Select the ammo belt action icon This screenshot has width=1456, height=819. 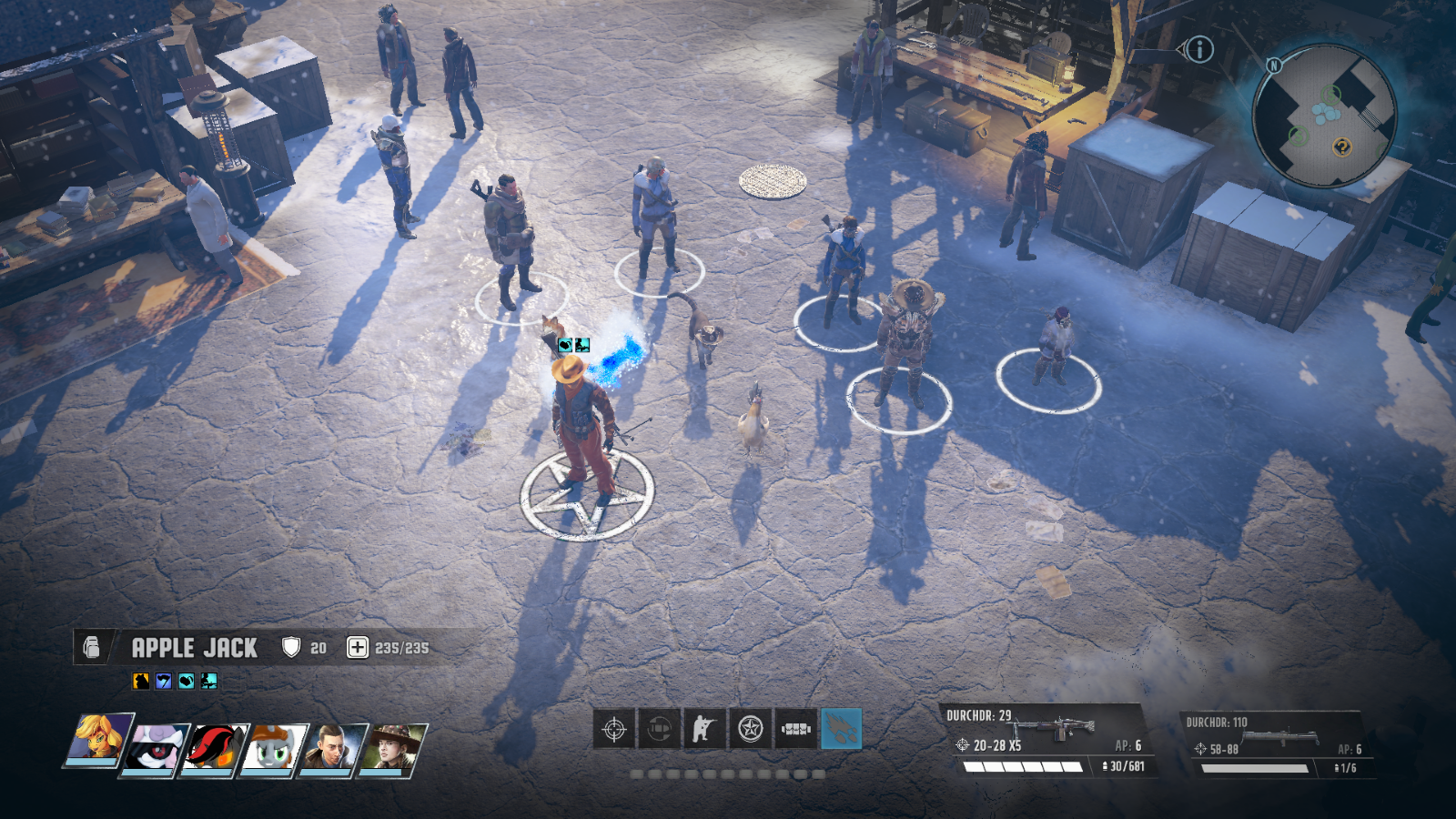(x=795, y=729)
